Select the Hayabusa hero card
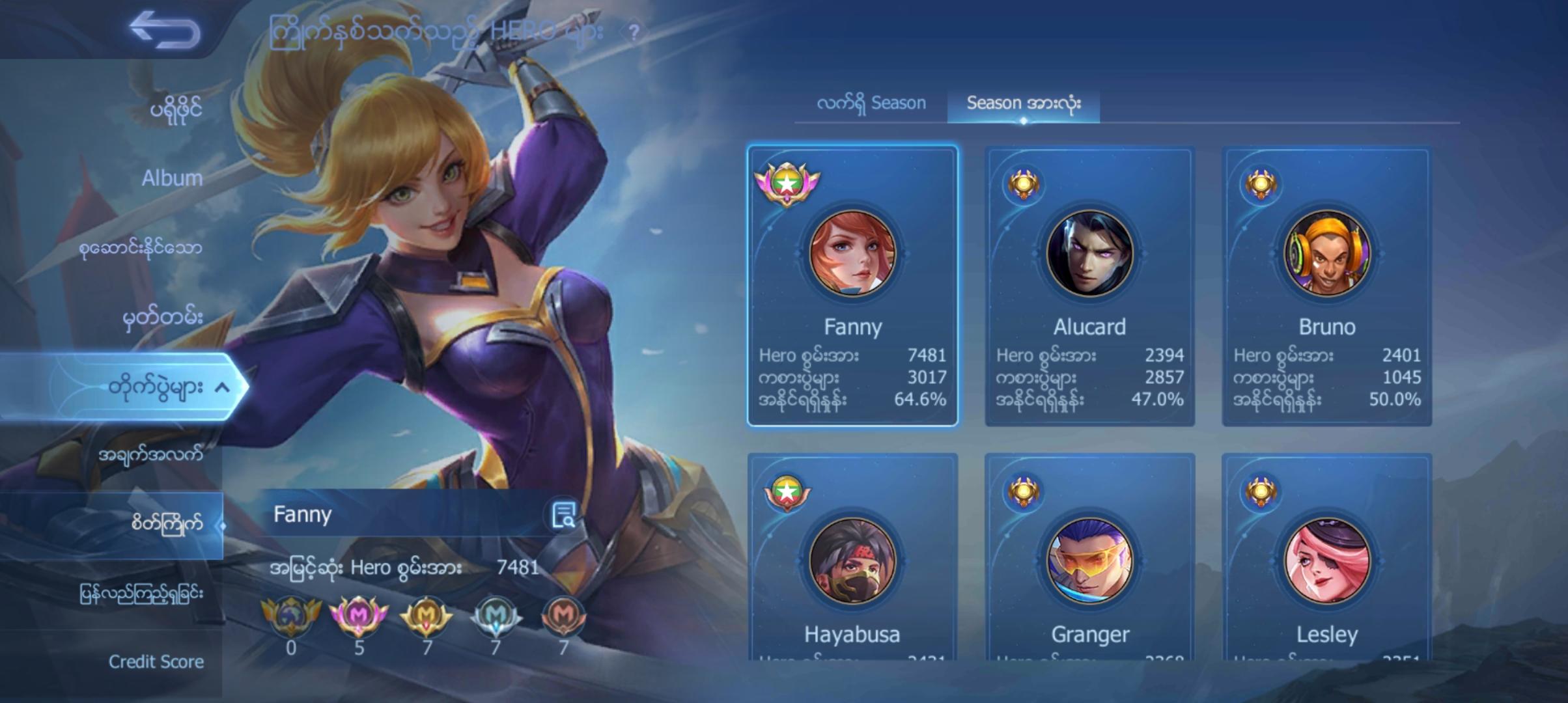 point(852,560)
